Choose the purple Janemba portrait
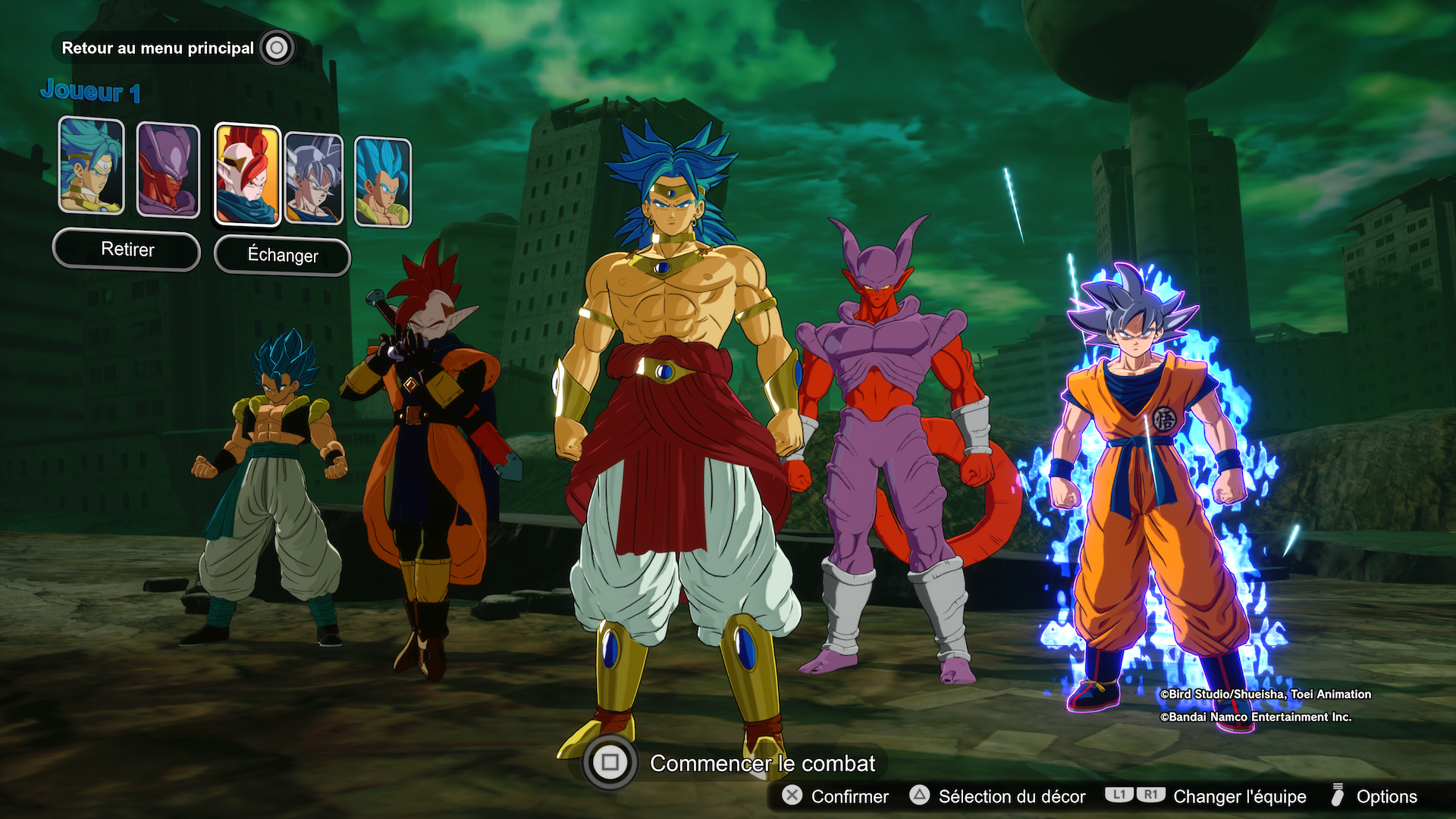This screenshot has height=819, width=1456. (x=168, y=171)
